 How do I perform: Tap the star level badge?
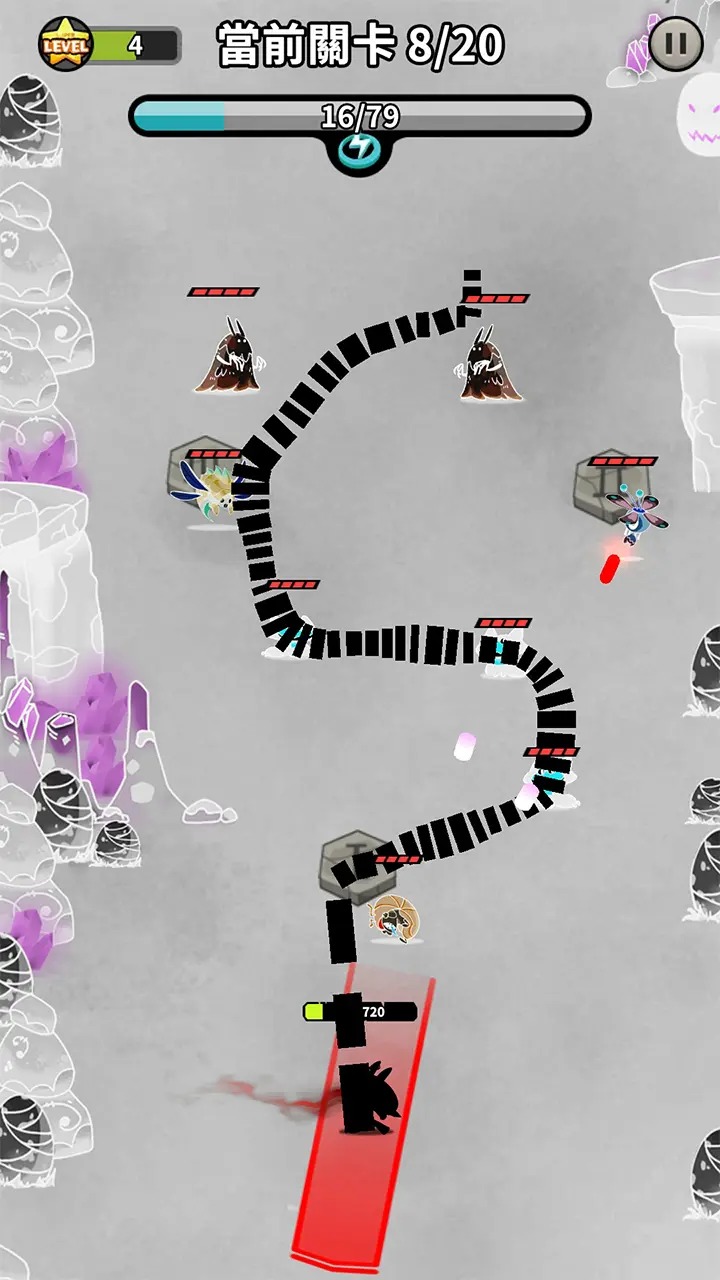click(65, 44)
